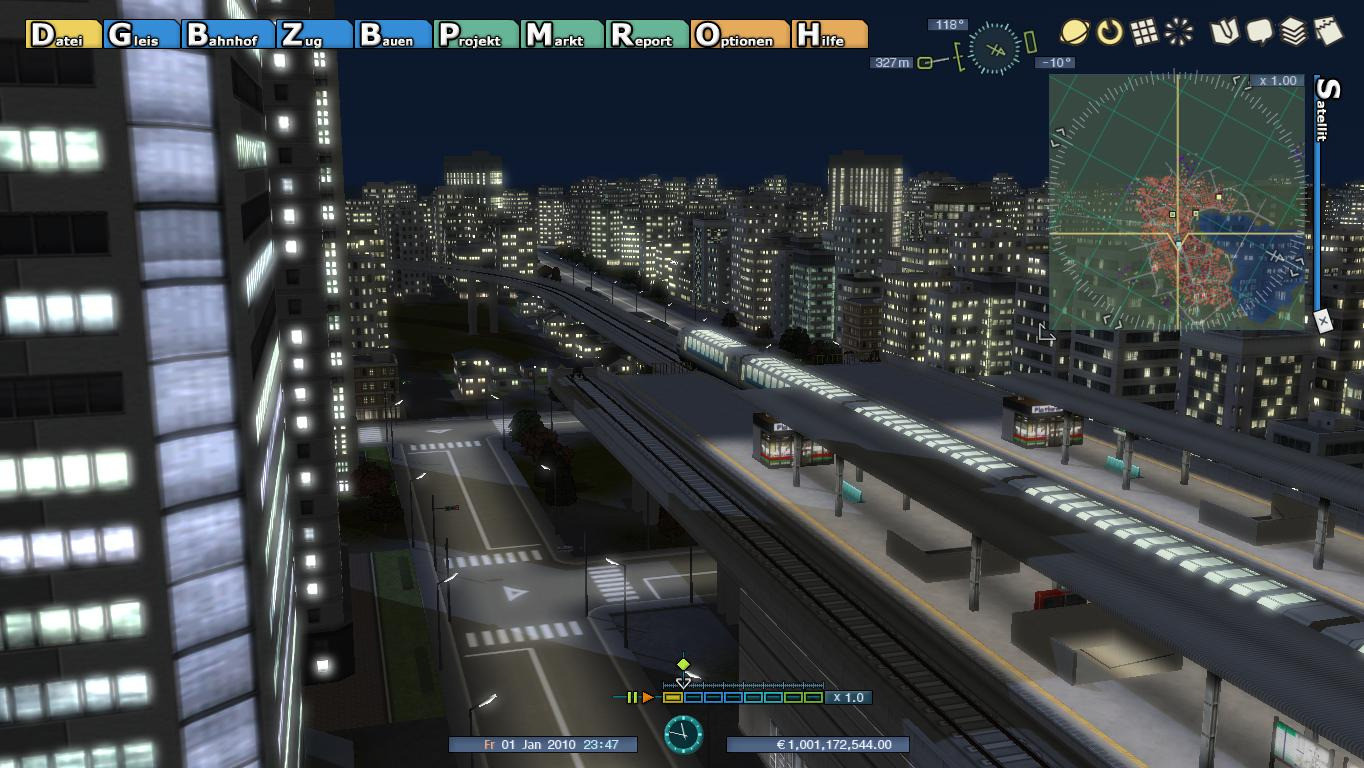Open the Report menu
1364x768 pixels.
[647, 35]
